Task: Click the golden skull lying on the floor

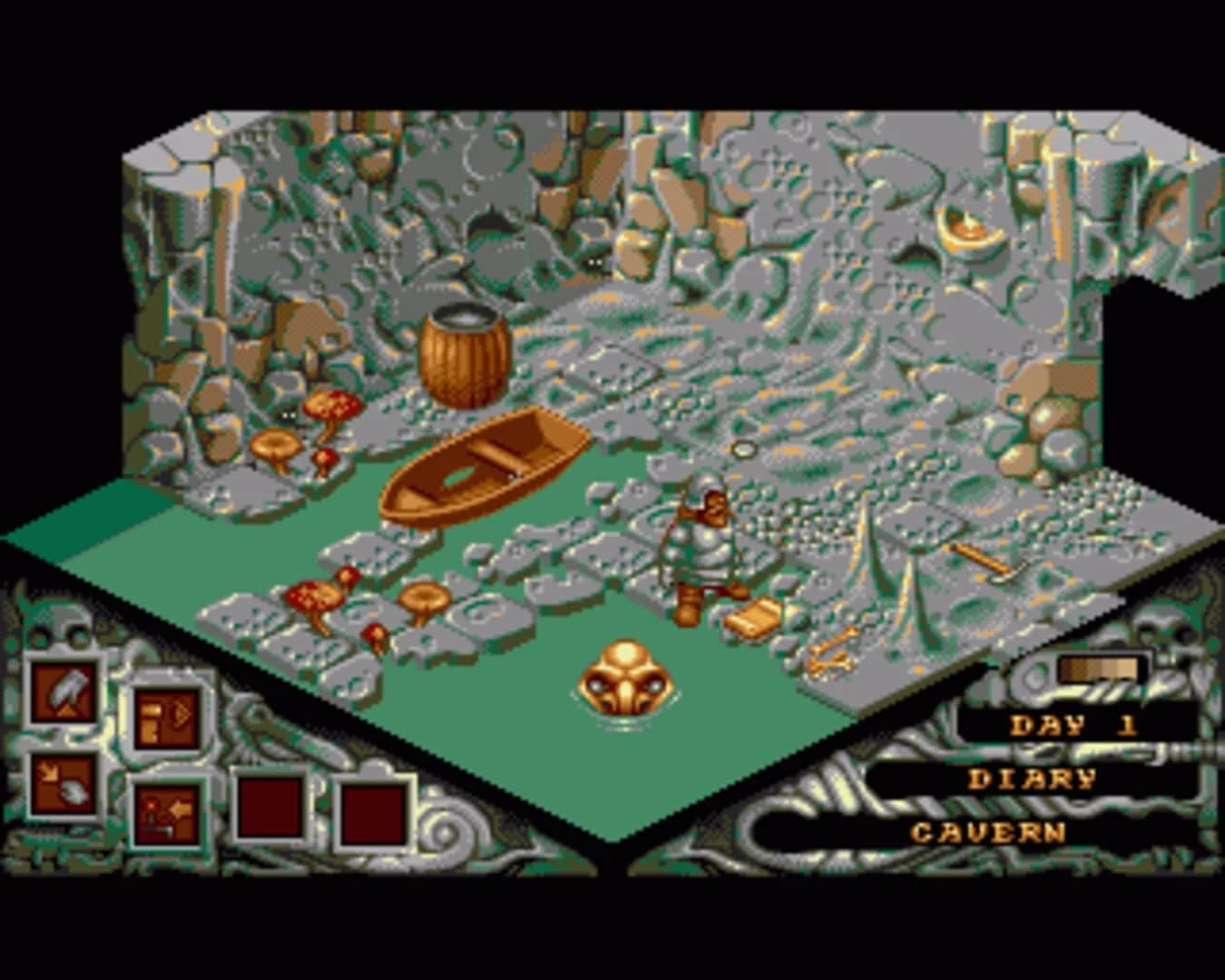Action: coord(626,681)
